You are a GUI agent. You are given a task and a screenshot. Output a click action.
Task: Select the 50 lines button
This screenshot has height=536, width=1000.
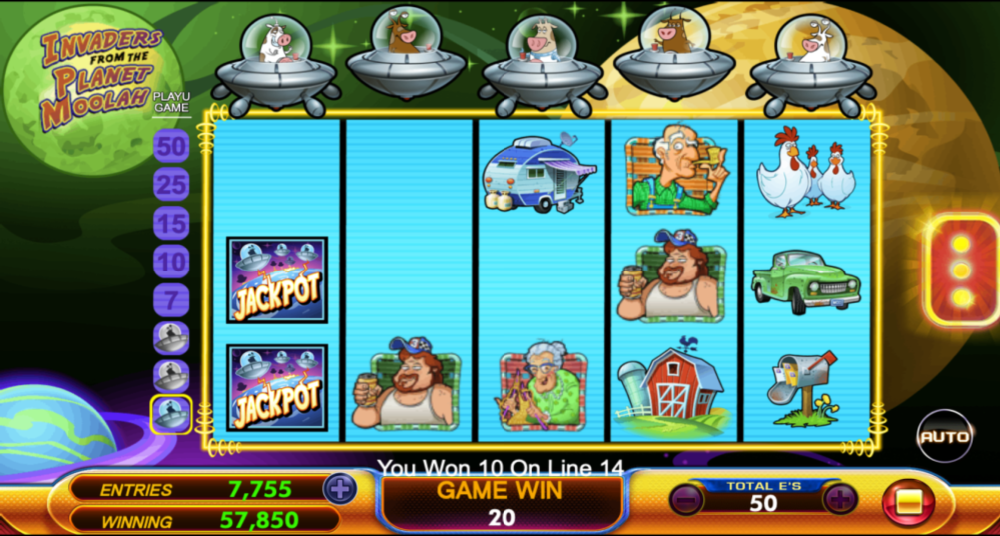tap(171, 147)
